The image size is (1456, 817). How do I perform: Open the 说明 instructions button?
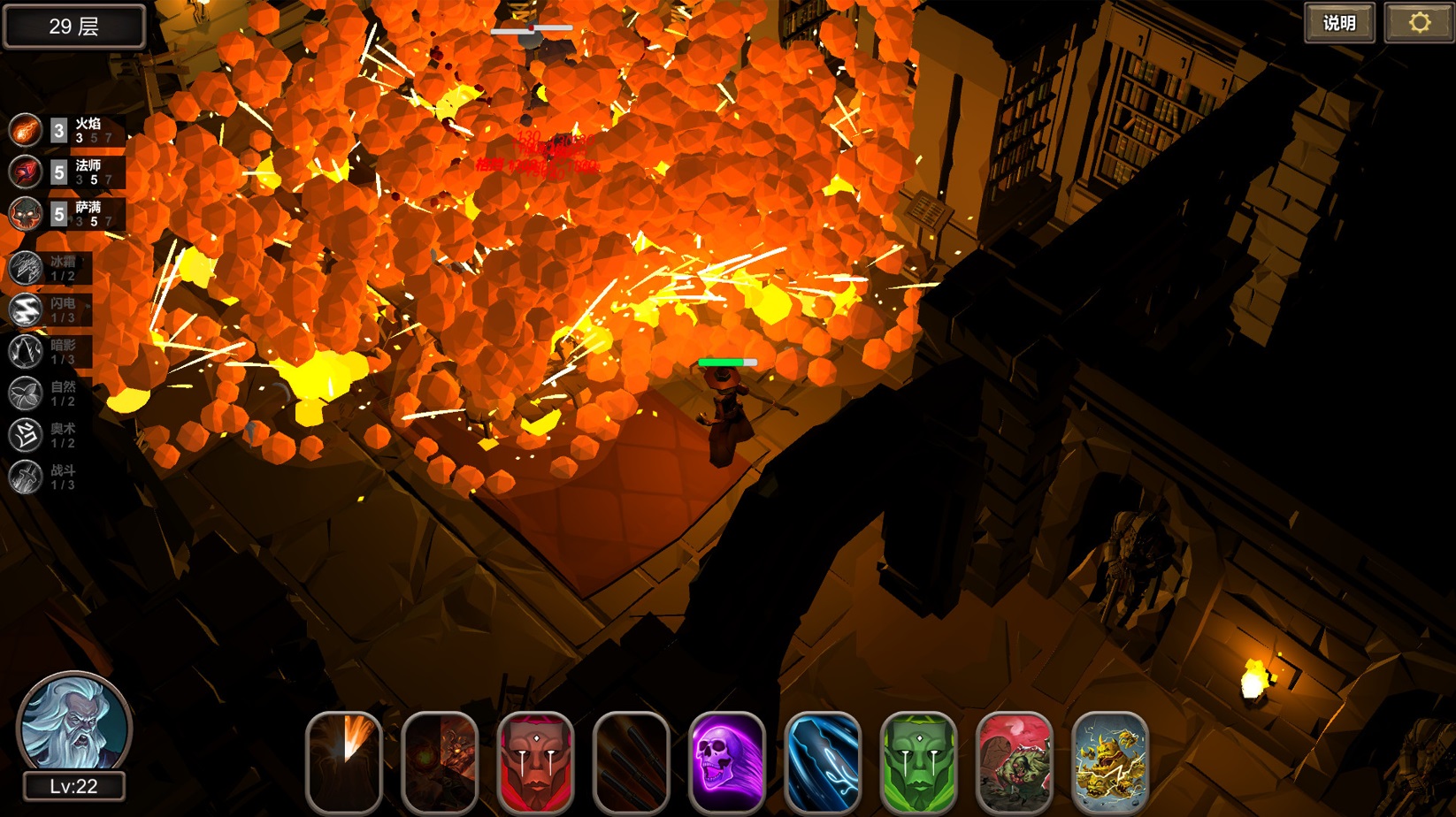(x=1340, y=23)
